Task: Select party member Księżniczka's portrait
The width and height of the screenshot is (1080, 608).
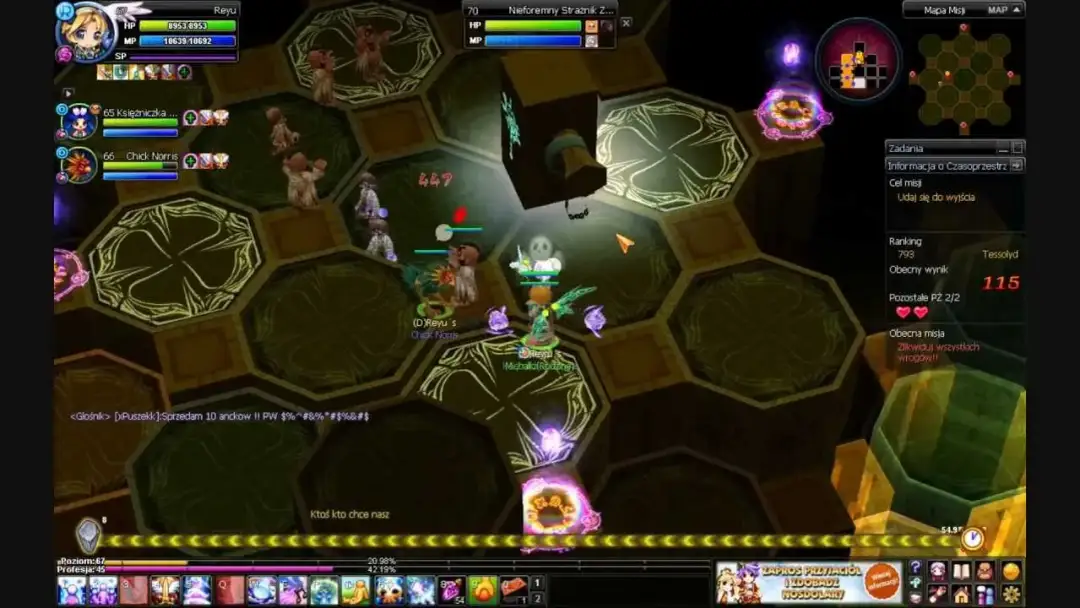Action: tap(80, 122)
